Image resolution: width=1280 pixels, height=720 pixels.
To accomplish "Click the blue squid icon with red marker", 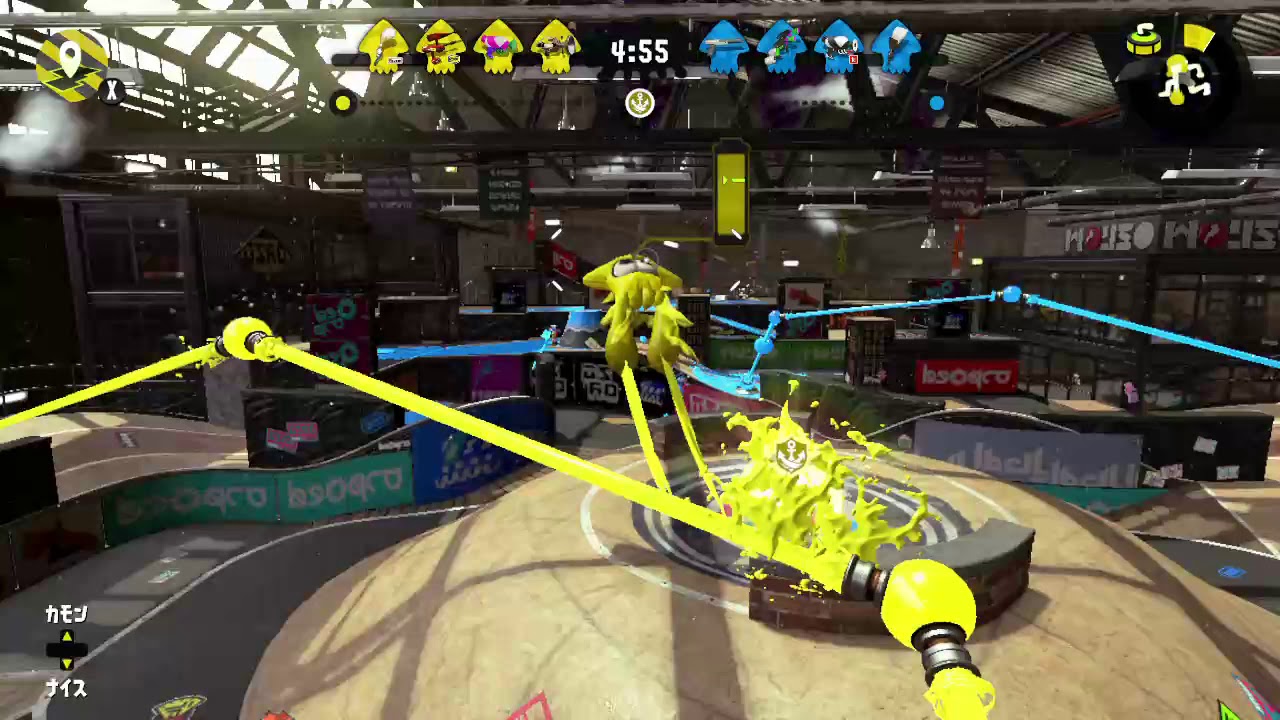I will pyautogui.click(x=838, y=48).
